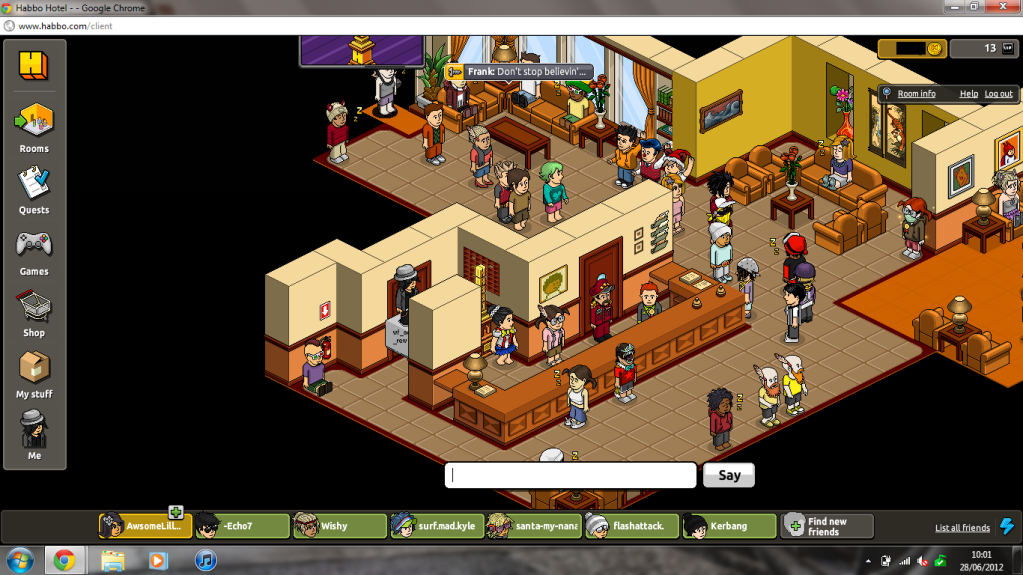Open Room info link

916,94
